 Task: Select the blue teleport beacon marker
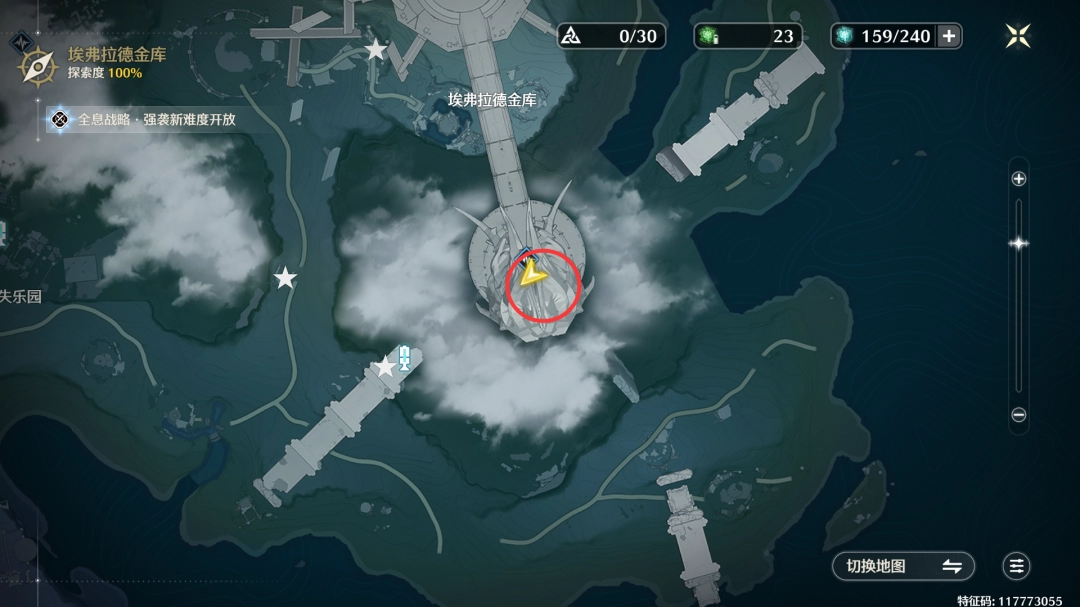[404, 357]
